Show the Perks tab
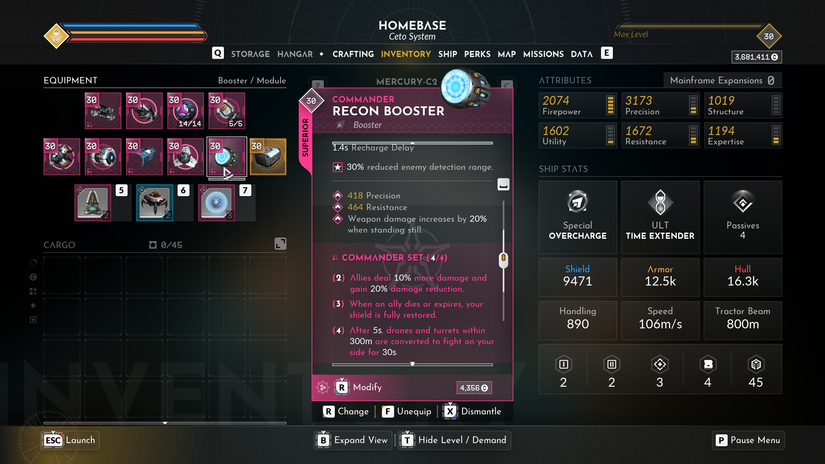825x464 pixels. point(477,54)
